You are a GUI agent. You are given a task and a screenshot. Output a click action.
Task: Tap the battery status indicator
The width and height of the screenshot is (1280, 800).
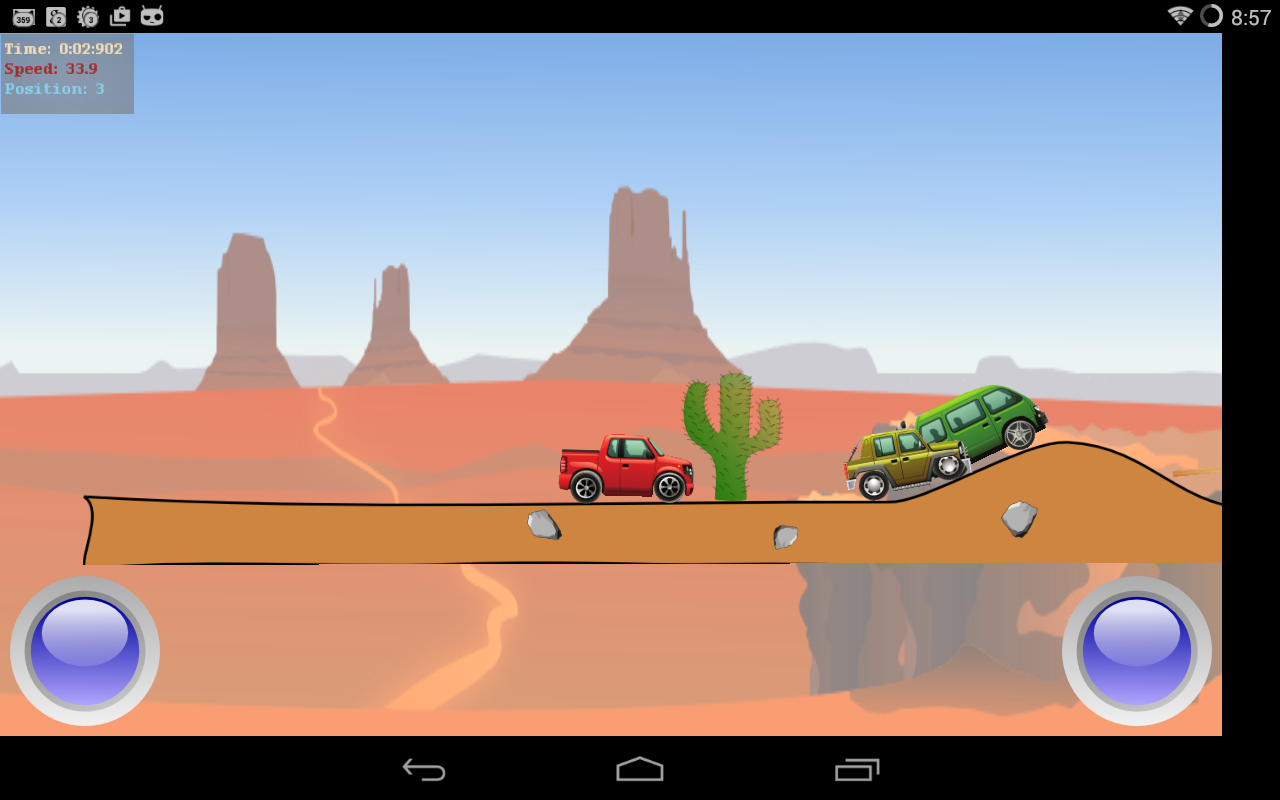1213,16
